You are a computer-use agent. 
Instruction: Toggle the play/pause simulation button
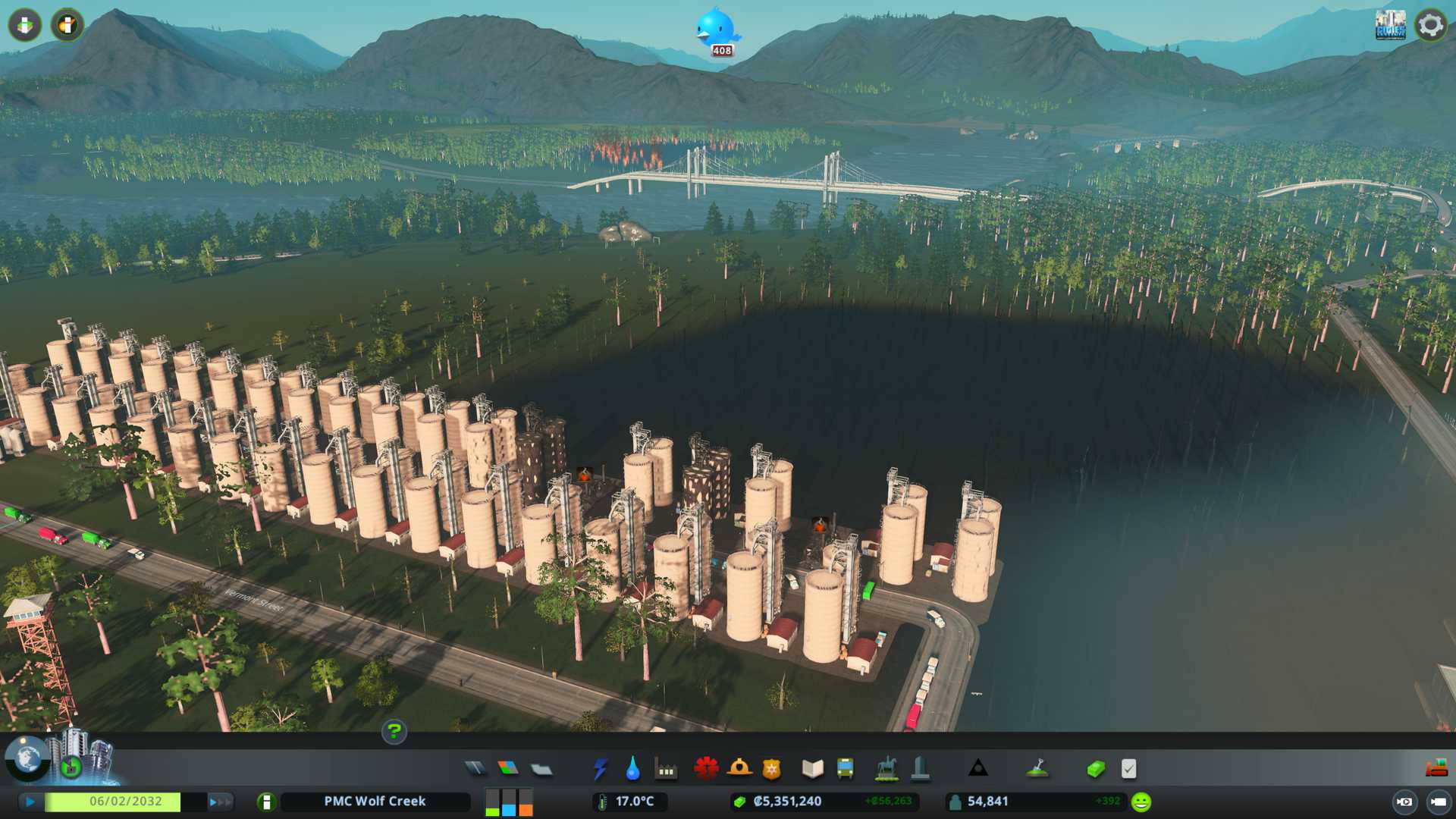click(30, 802)
